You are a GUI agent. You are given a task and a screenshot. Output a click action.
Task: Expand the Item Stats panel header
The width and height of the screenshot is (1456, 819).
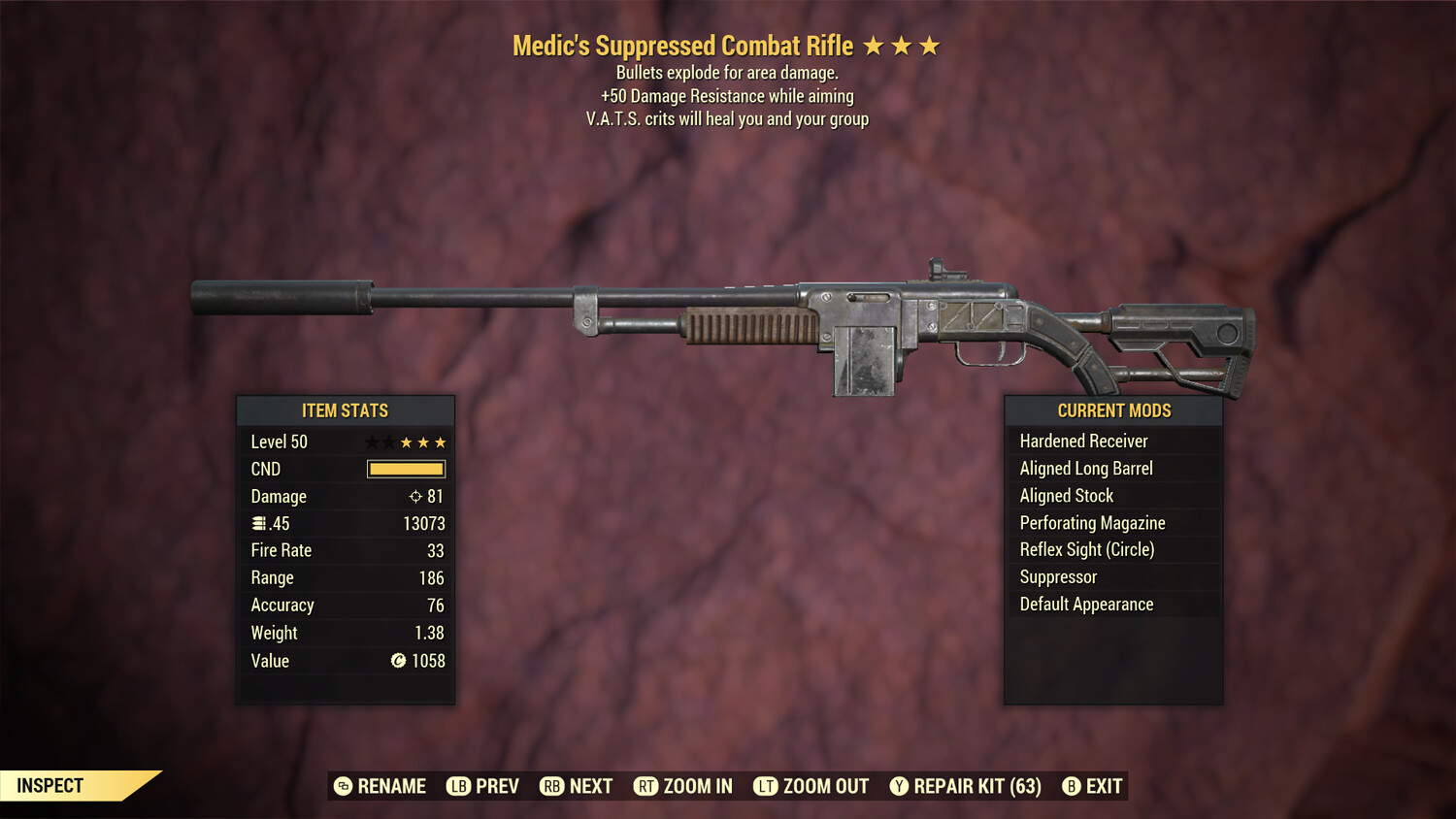click(347, 410)
